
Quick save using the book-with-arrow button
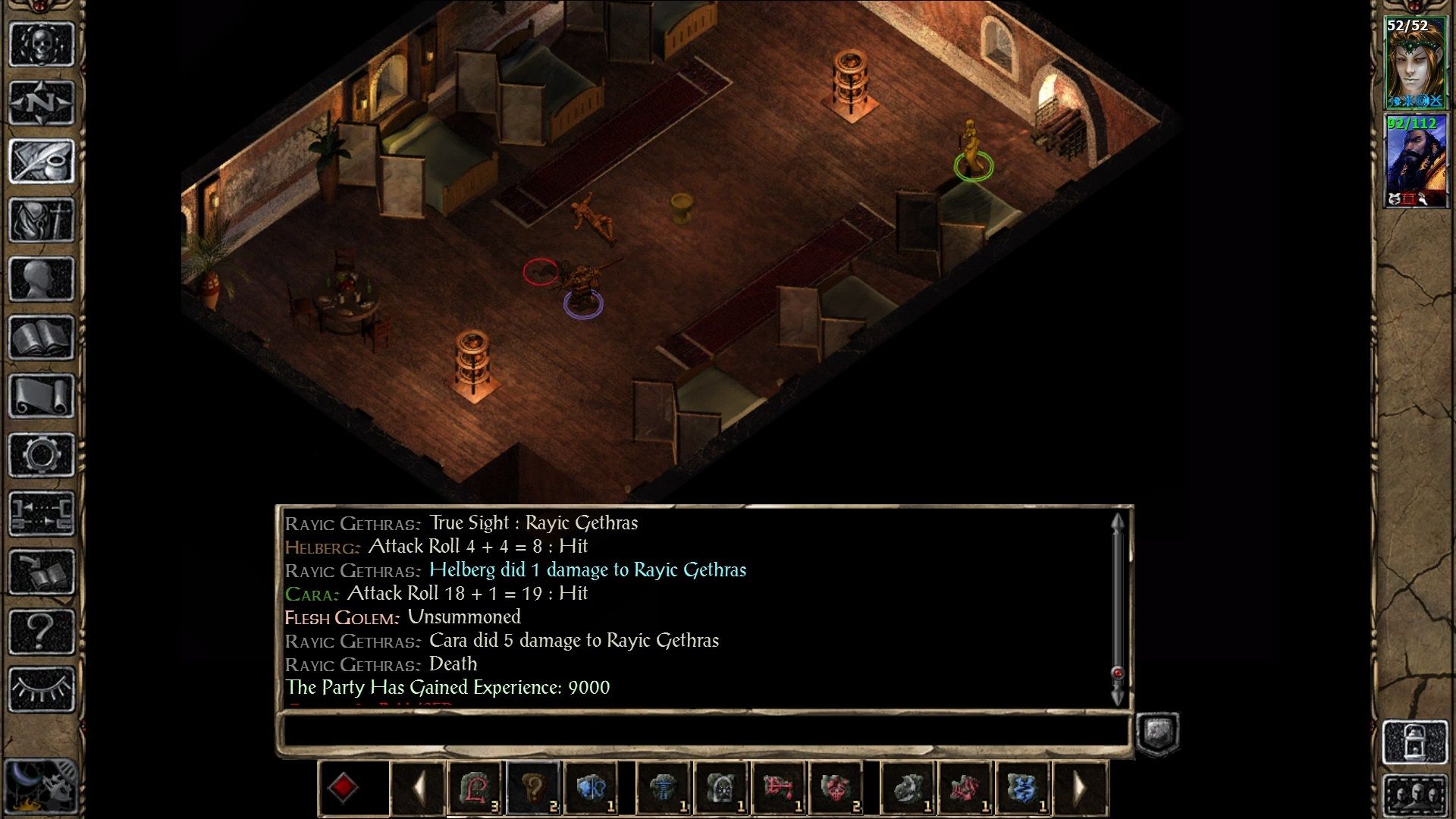click(x=42, y=573)
